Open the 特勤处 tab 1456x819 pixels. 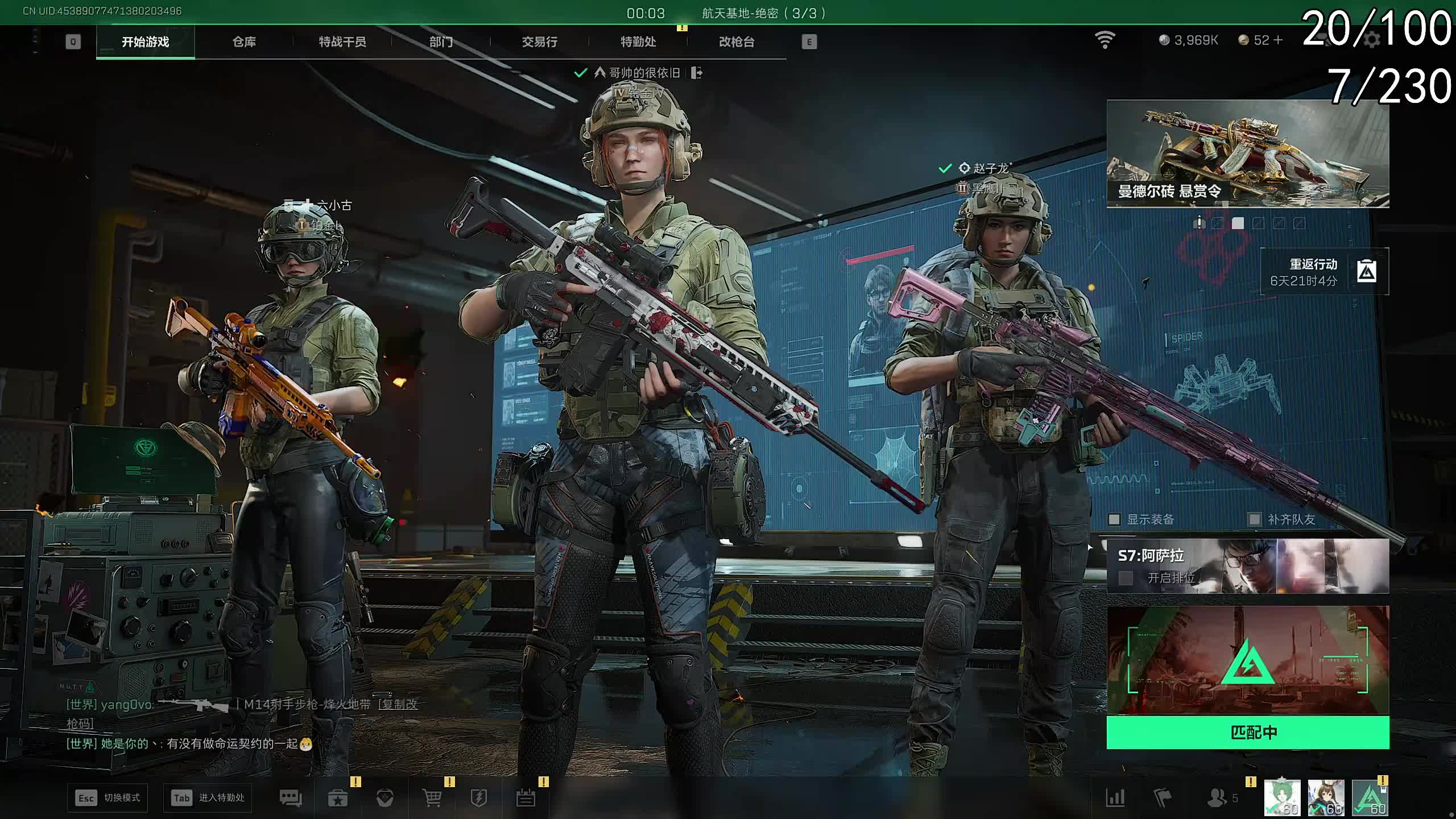638,42
